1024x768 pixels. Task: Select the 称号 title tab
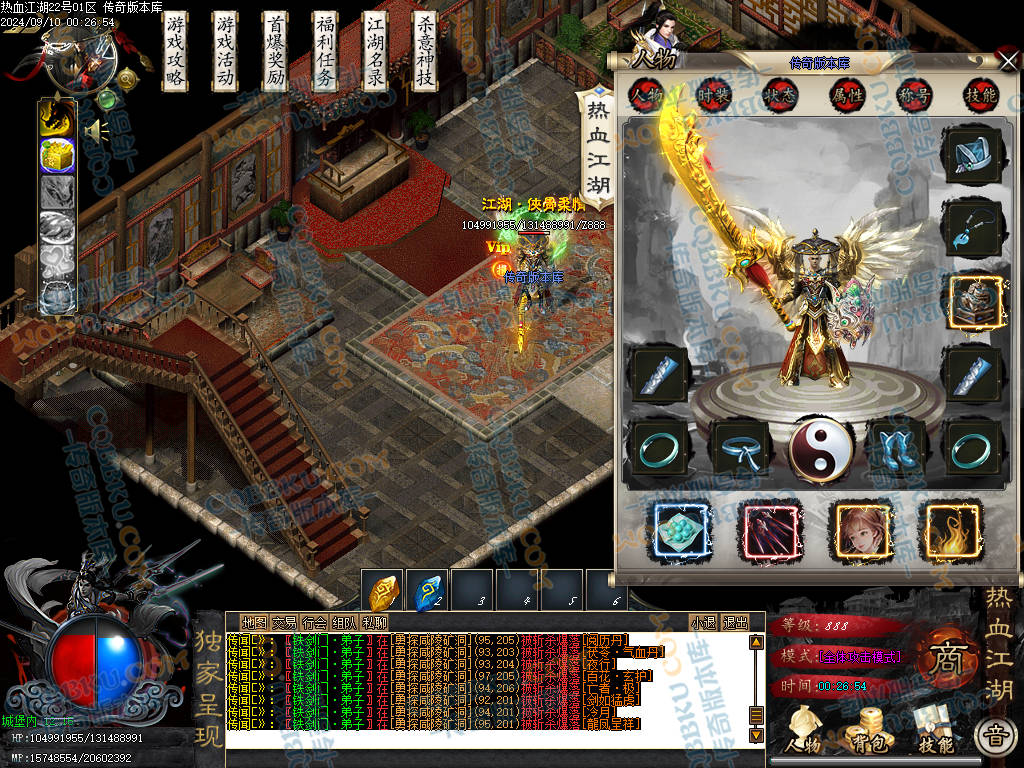913,95
